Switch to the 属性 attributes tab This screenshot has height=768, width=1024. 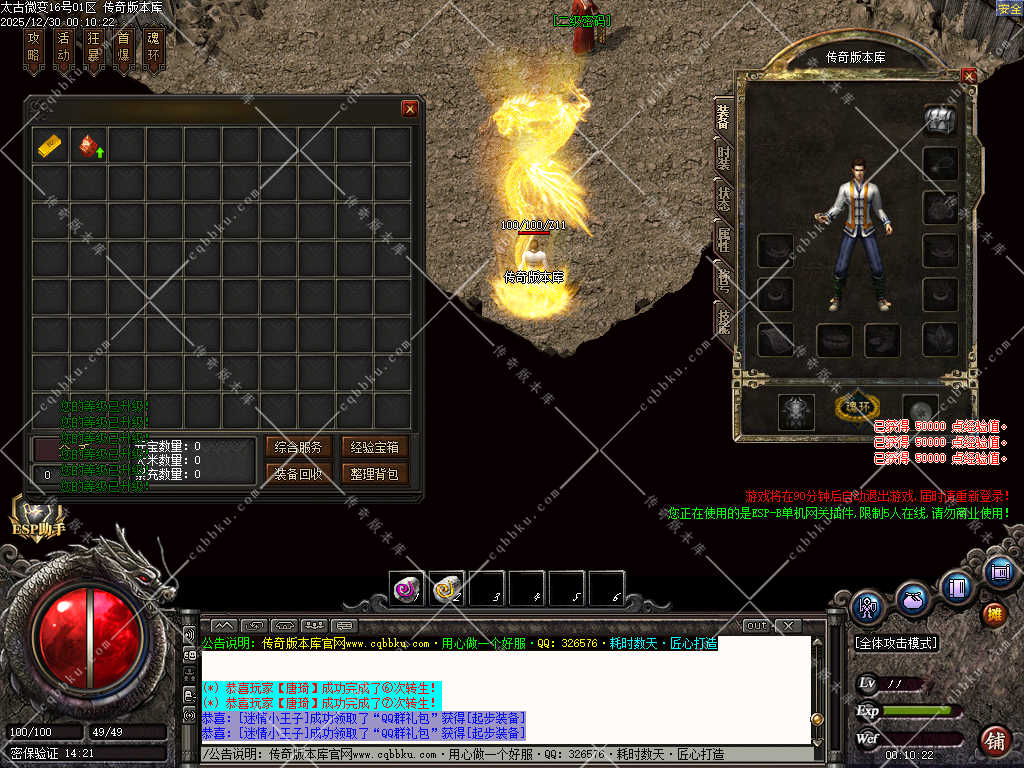723,238
